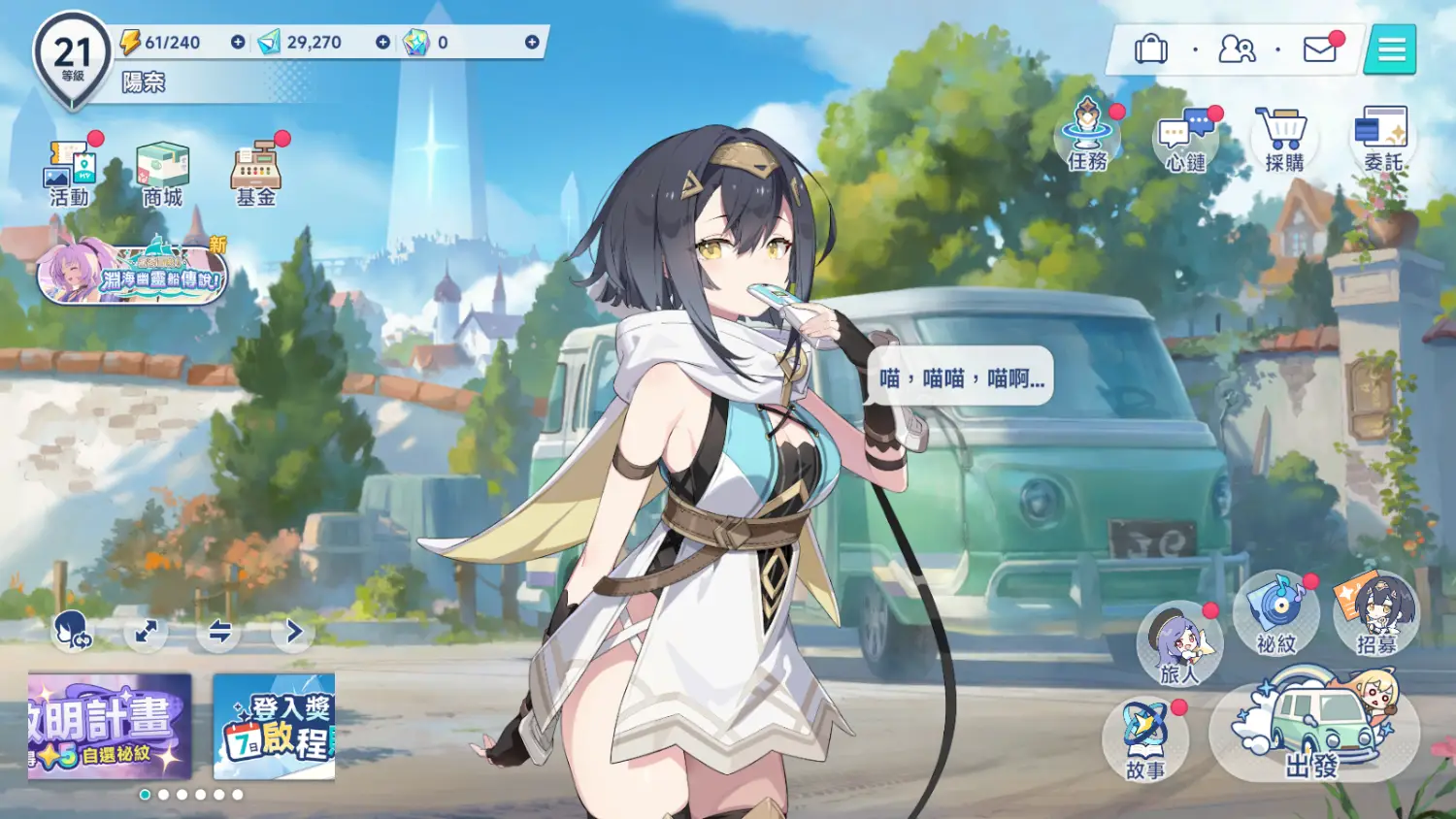The height and width of the screenshot is (819, 1456).
Task: Open the 委託 commissions screen
Action: (x=1383, y=139)
